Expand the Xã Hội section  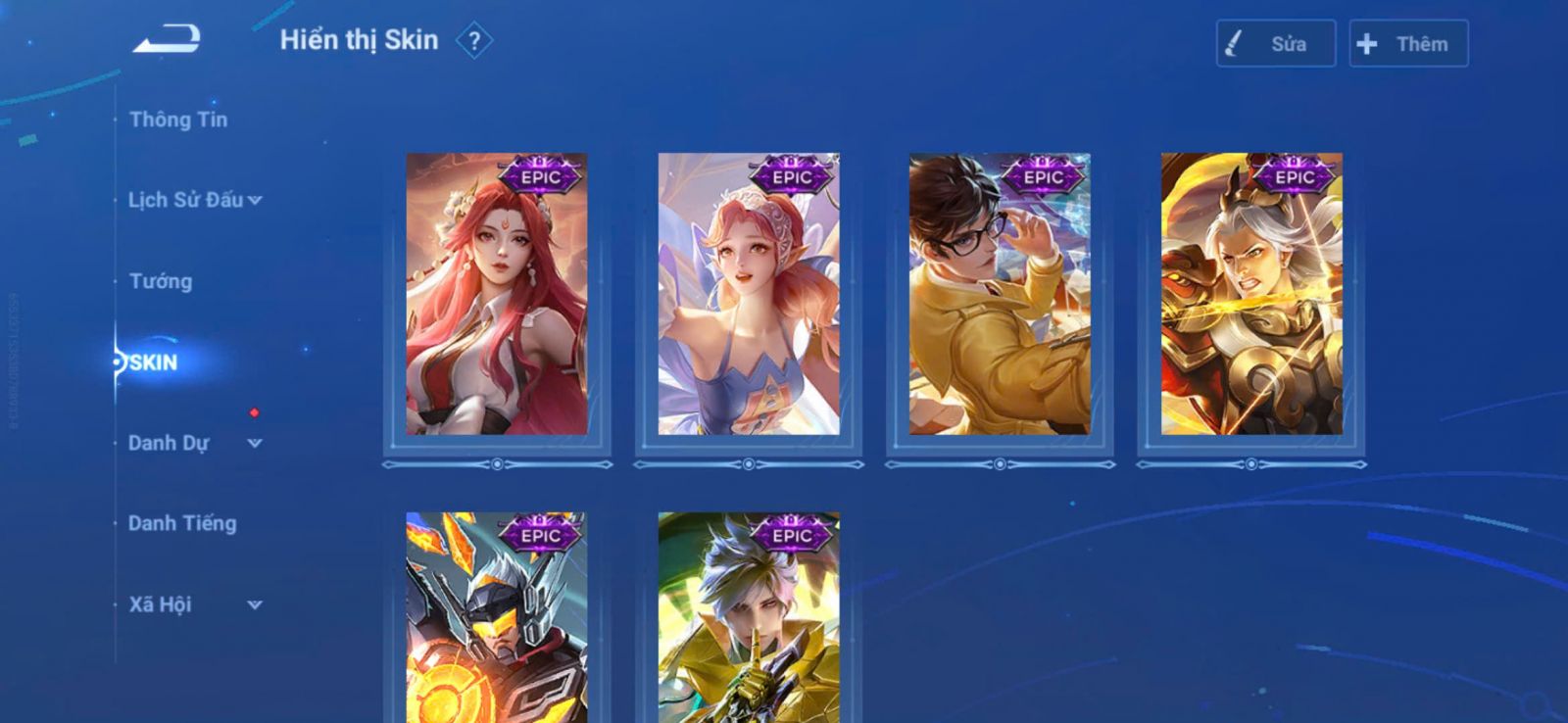(194, 604)
